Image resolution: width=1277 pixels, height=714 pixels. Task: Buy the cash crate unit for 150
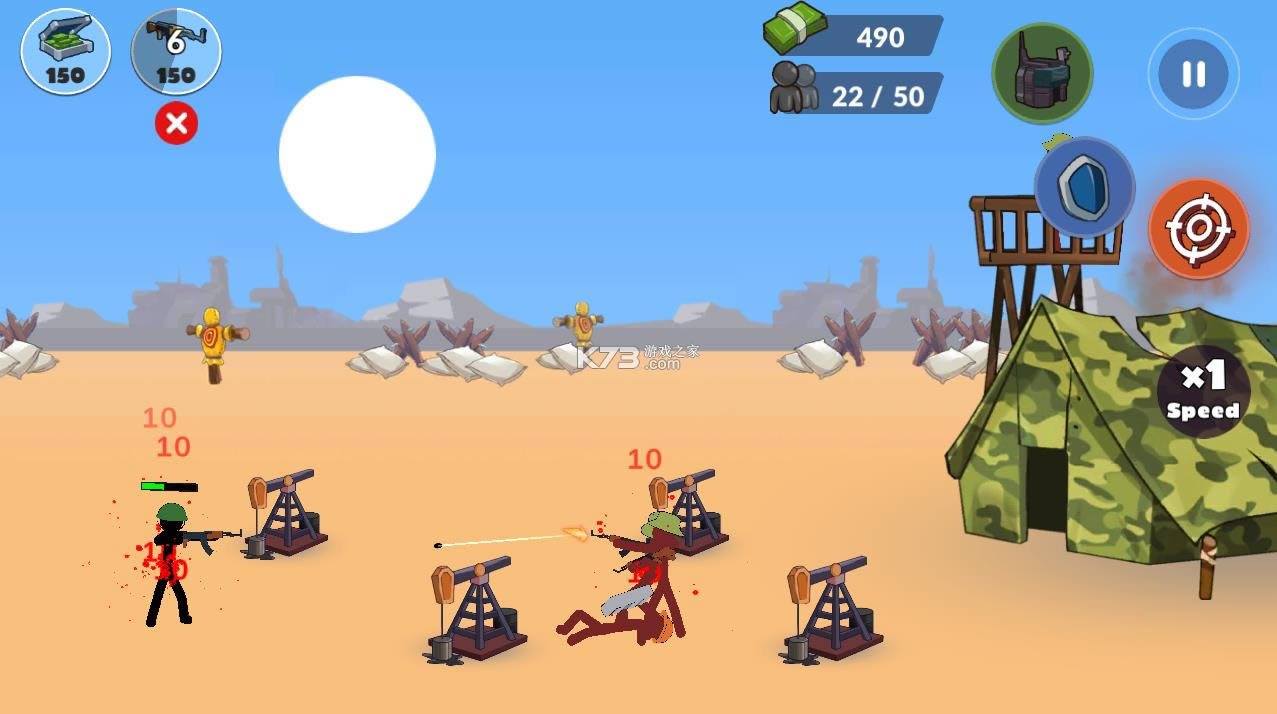click(65, 50)
